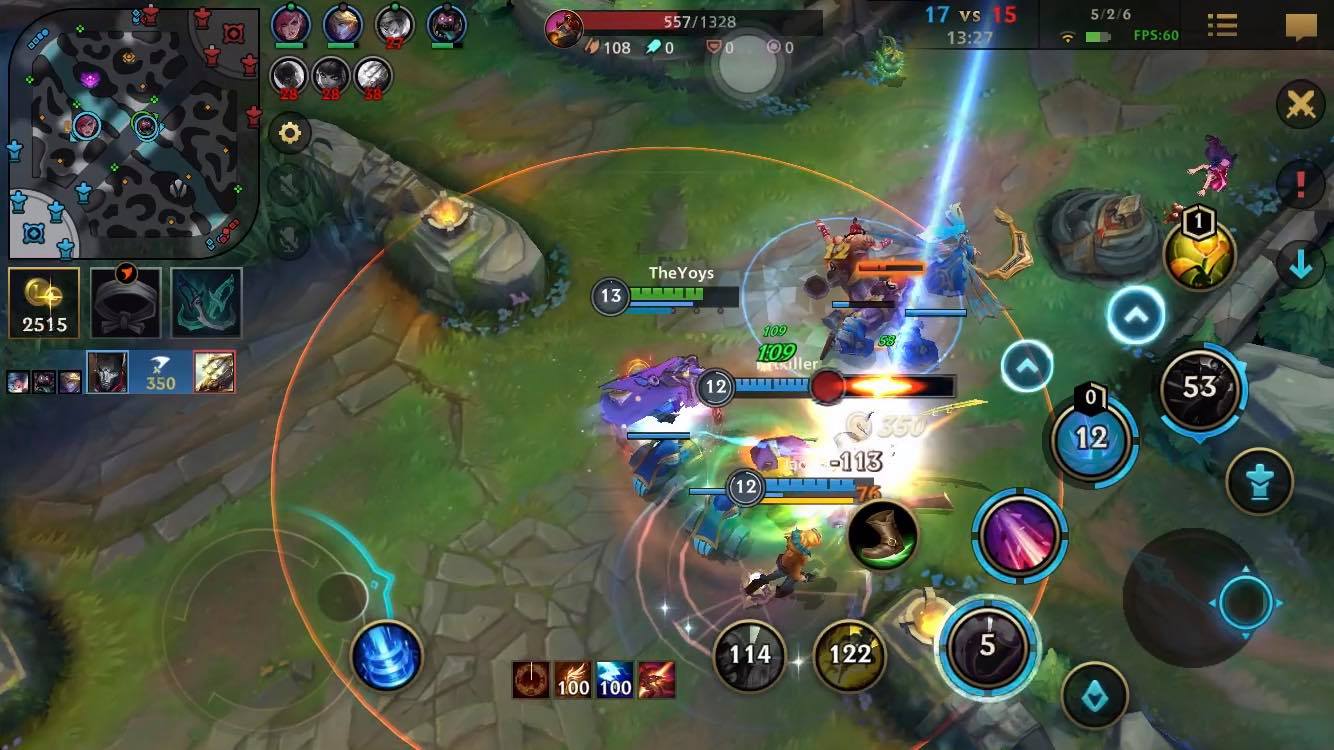
Task: Activate the ability showing 5 cooldown
Action: 988,645
